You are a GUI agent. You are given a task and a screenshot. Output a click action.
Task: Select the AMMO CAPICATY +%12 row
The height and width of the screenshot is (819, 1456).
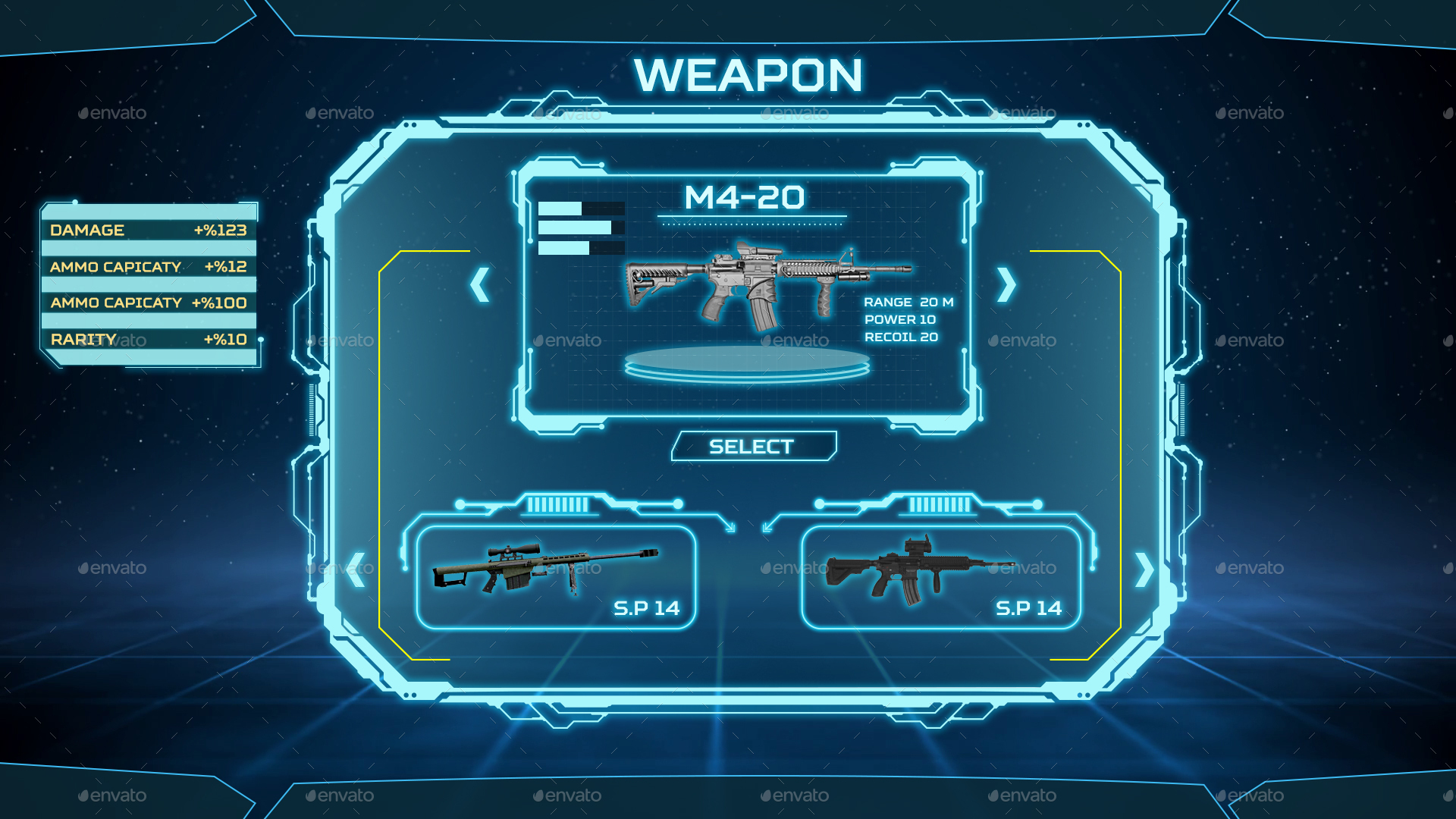[149, 267]
